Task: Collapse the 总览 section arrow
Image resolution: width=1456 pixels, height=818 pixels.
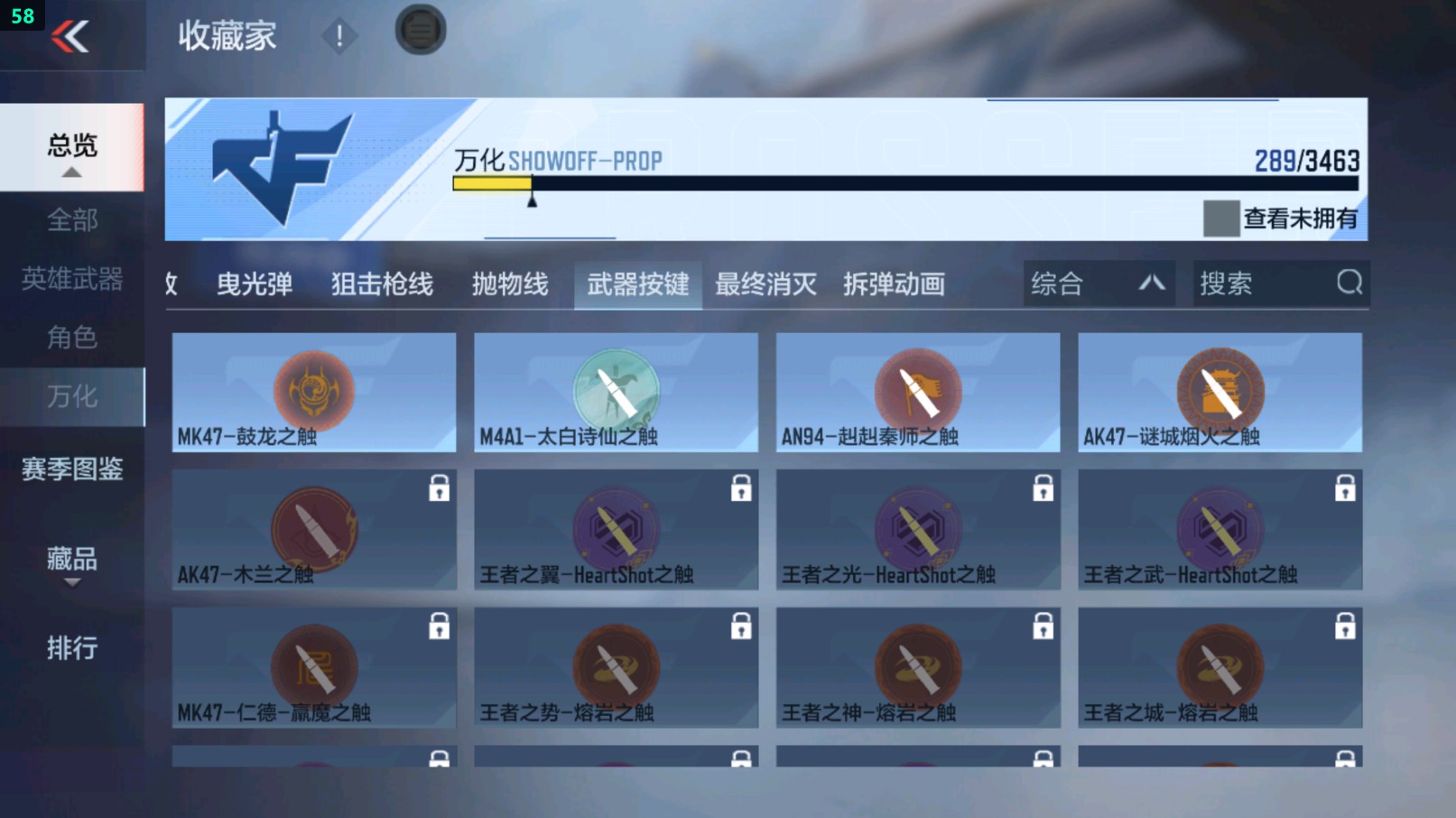Action: (x=71, y=172)
